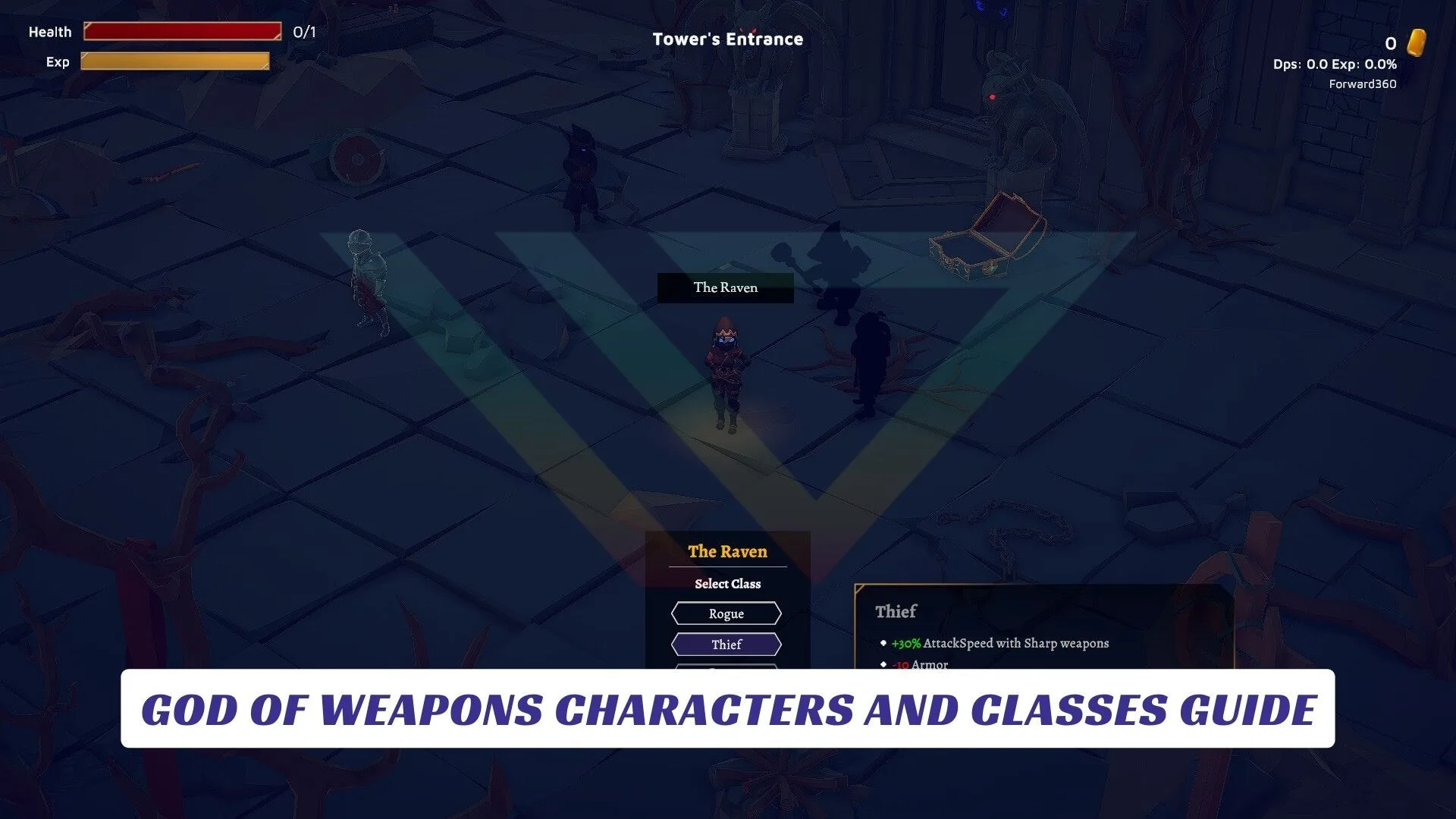Viewport: 1456px width, 819px height.
Task: Click The Raven nameplate above the character
Action: click(726, 287)
